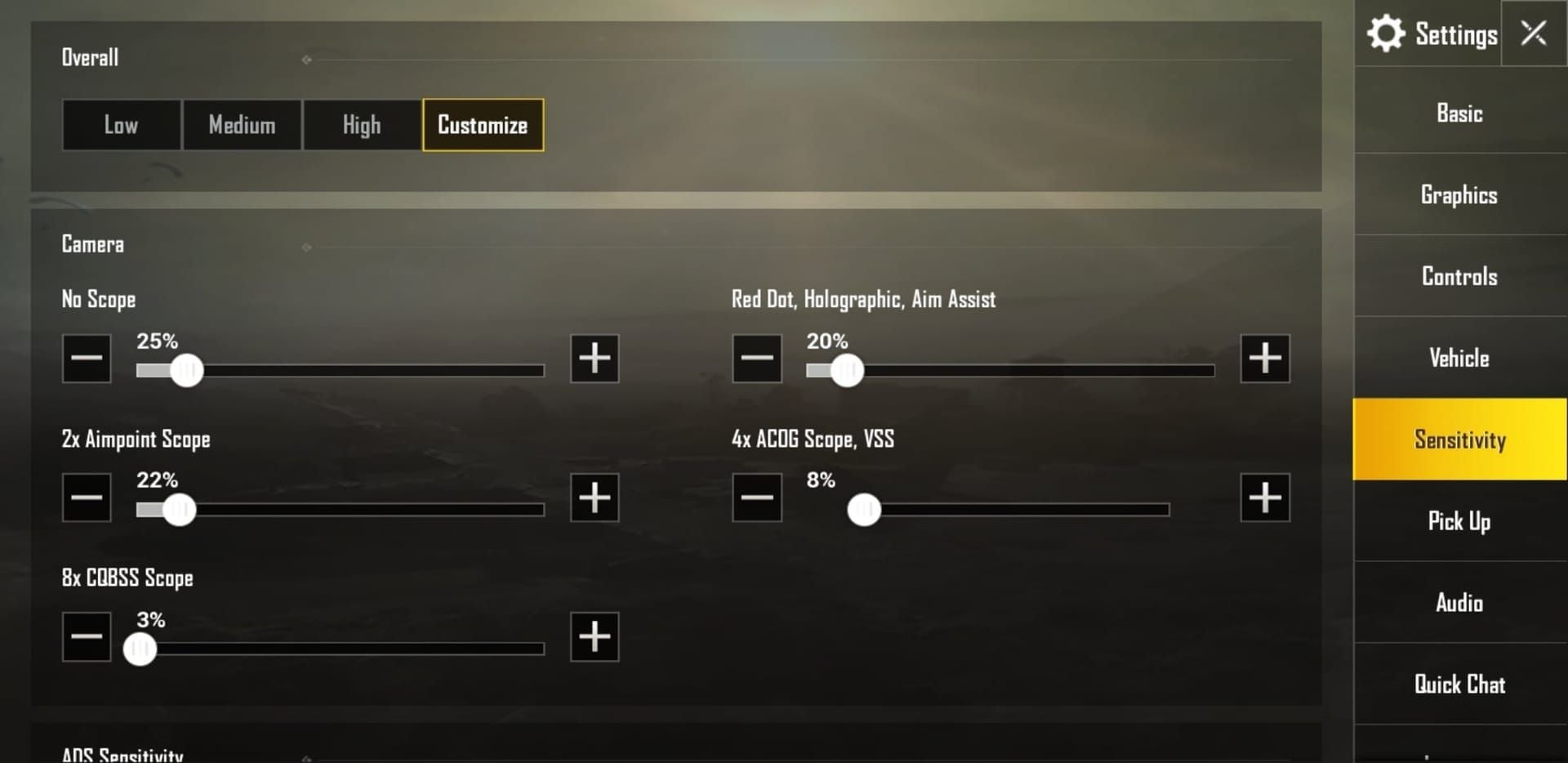Image resolution: width=1568 pixels, height=763 pixels.
Task: Click the plus icon for 2x Aimpoint Scope
Action: [594, 498]
